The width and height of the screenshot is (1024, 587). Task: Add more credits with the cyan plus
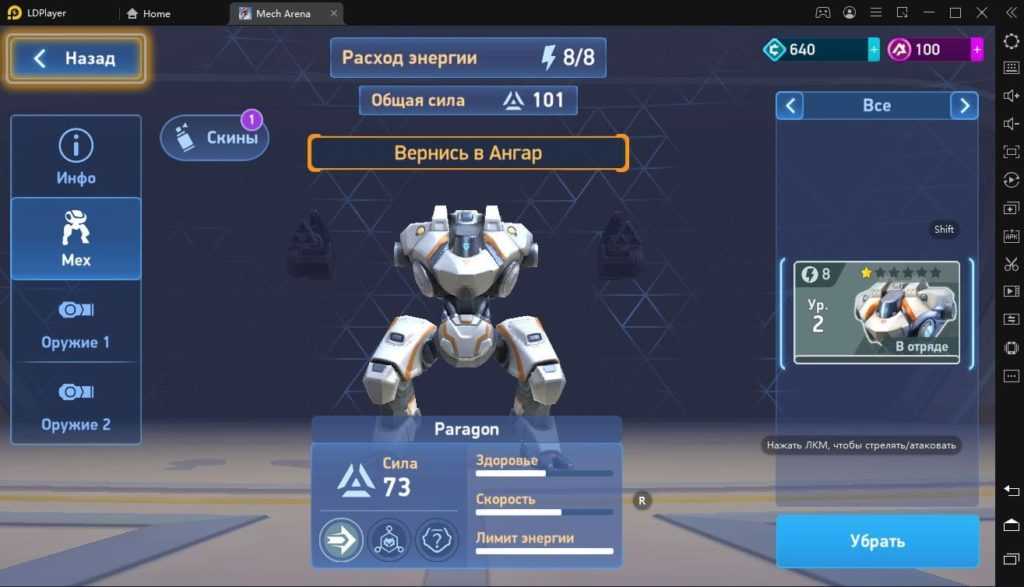tap(874, 49)
